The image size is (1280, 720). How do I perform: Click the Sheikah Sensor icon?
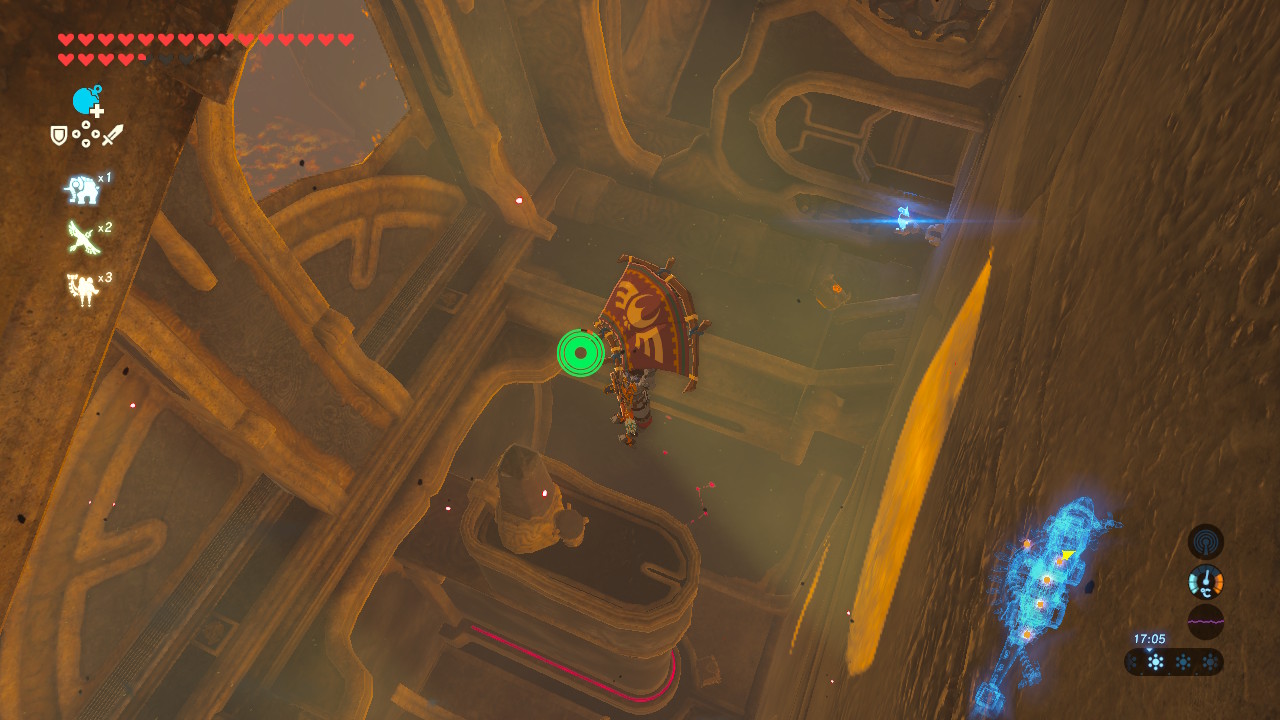click(1205, 542)
